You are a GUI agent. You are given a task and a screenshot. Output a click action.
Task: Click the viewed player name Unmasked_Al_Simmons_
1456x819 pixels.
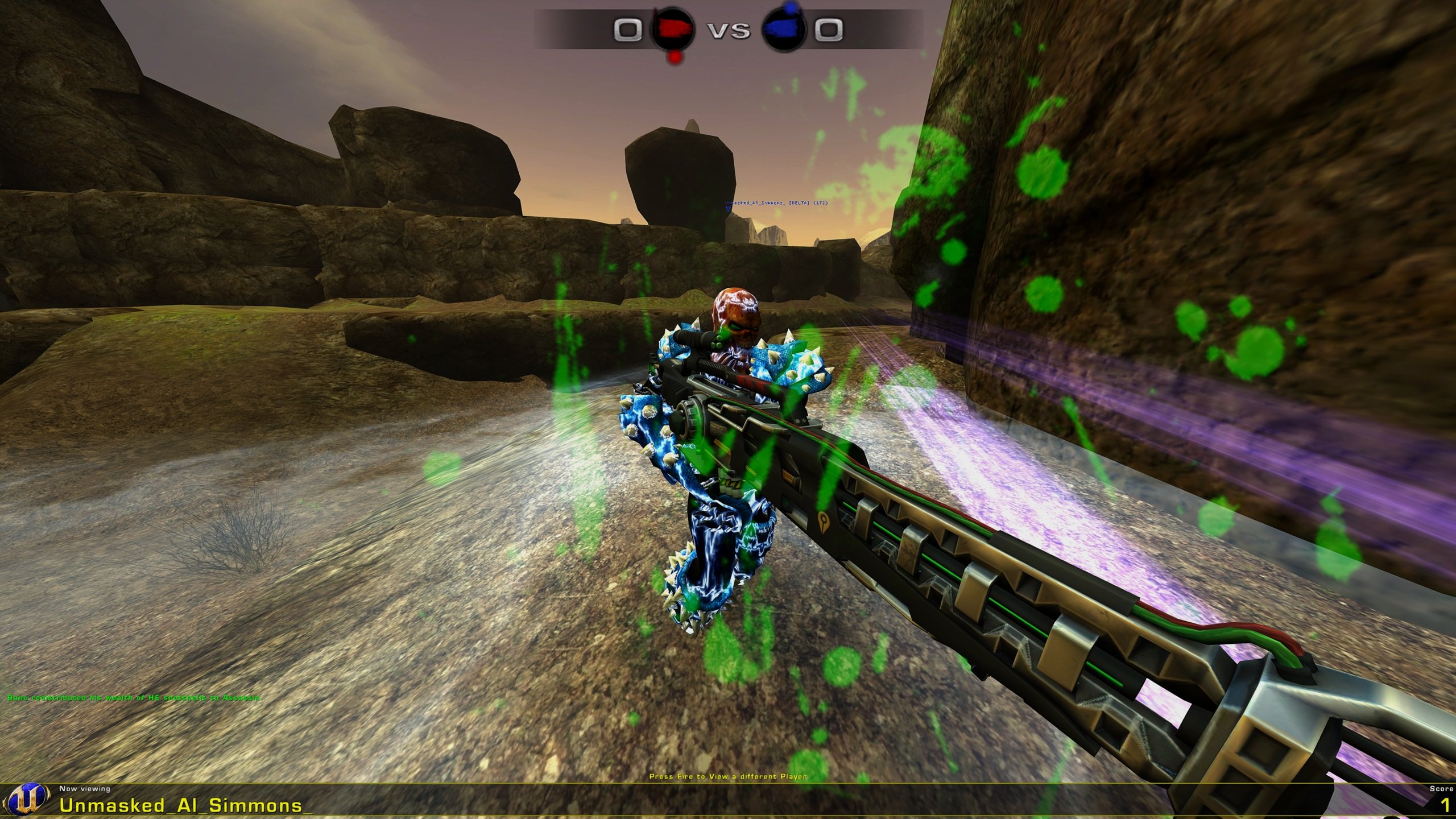(186, 805)
